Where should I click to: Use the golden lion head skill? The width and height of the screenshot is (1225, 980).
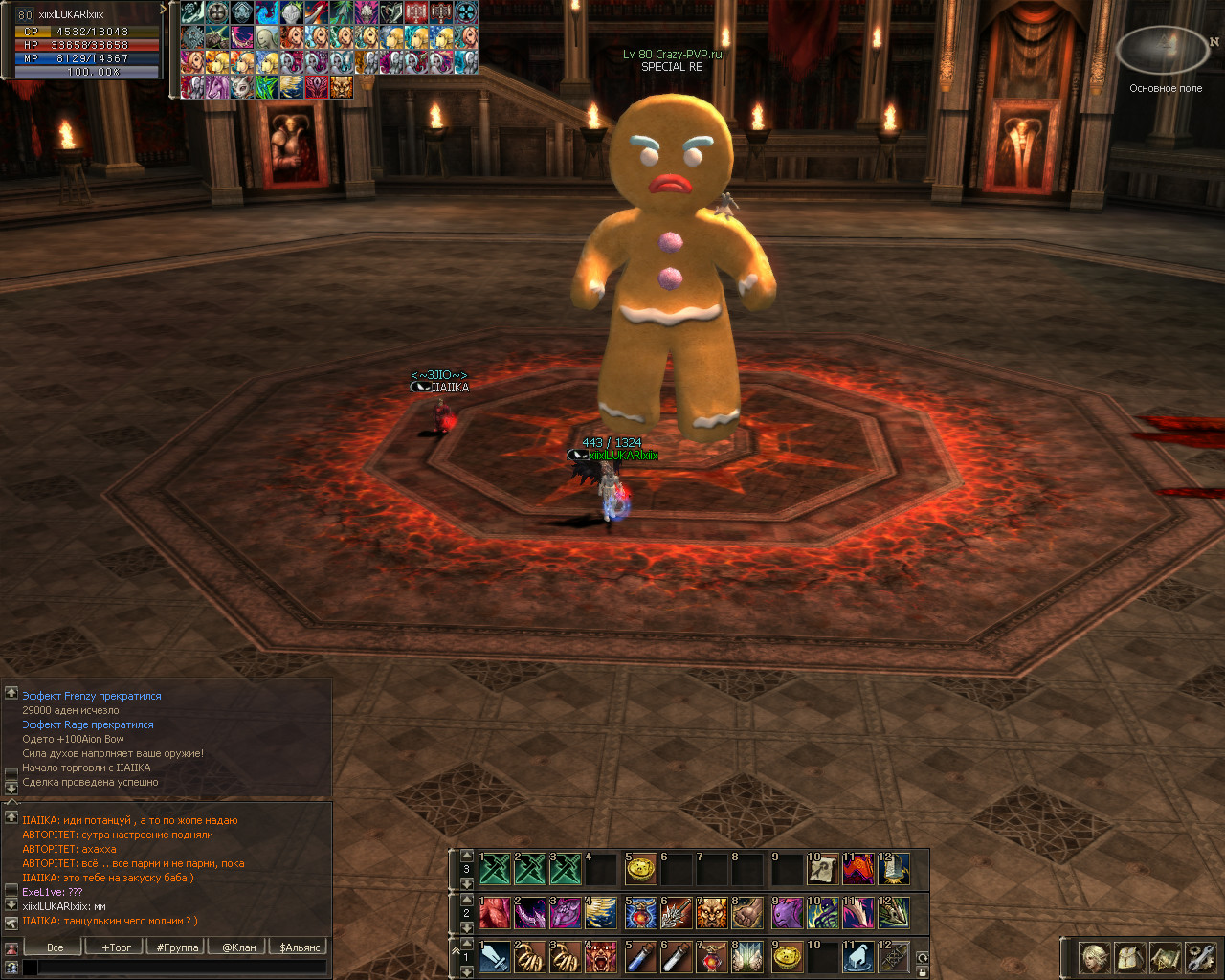(x=712, y=912)
